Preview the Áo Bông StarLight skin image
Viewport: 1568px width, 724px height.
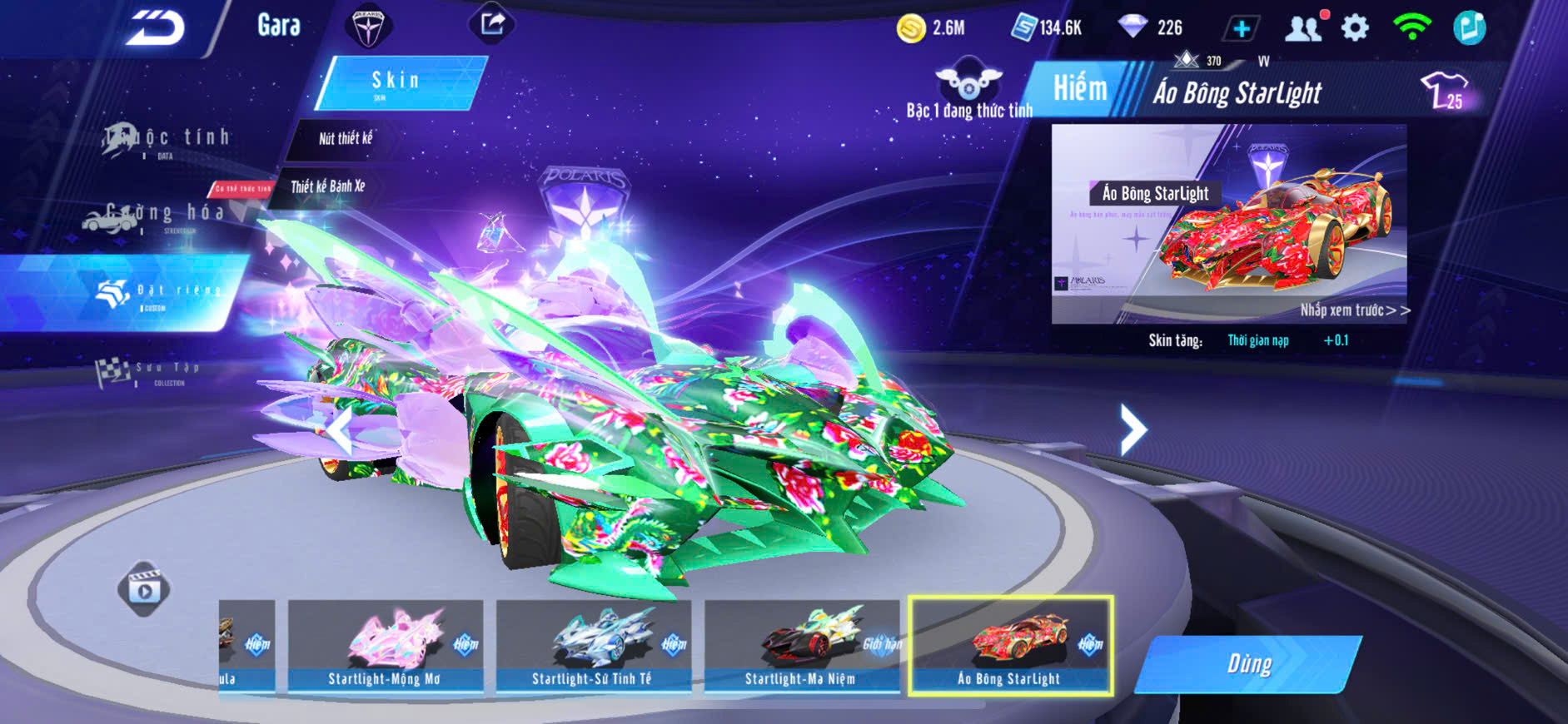1229,223
